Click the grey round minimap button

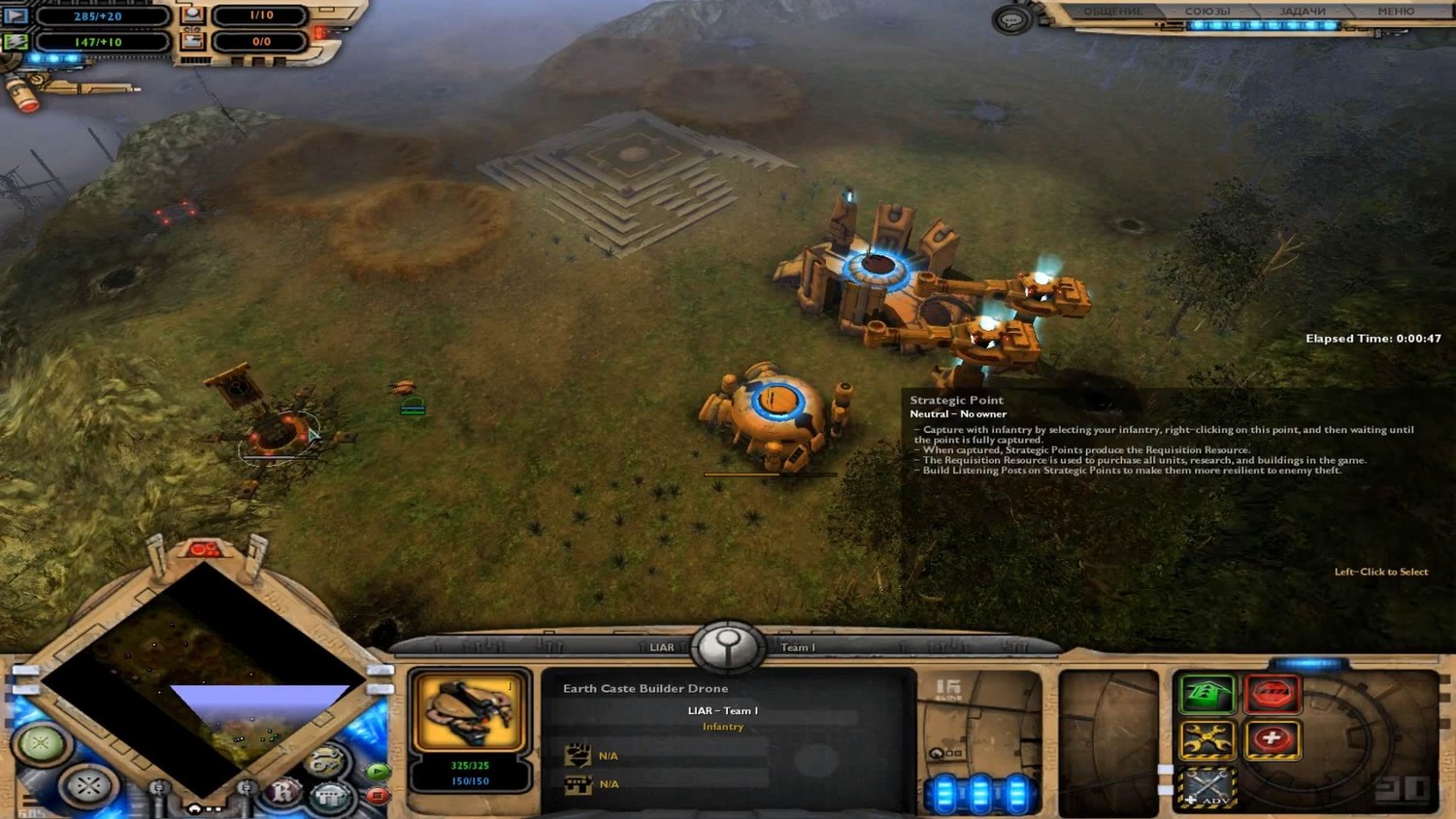[86, 784]
